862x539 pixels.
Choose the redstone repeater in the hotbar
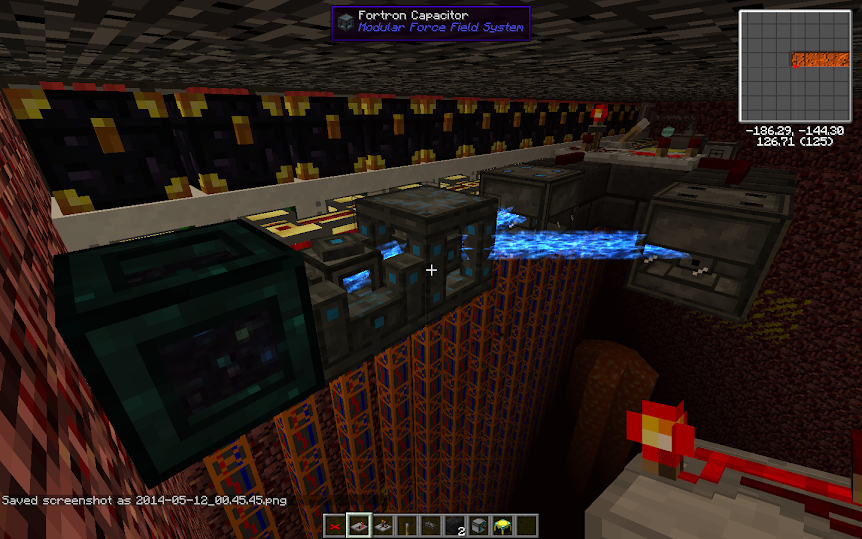(360, 526)
